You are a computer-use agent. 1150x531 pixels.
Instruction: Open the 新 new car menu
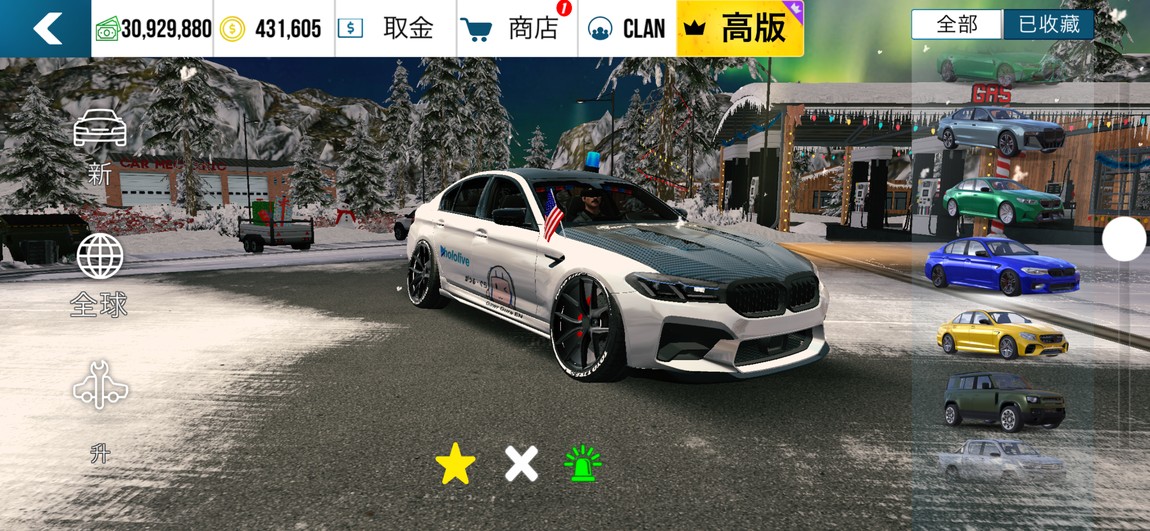click(100, 146)
